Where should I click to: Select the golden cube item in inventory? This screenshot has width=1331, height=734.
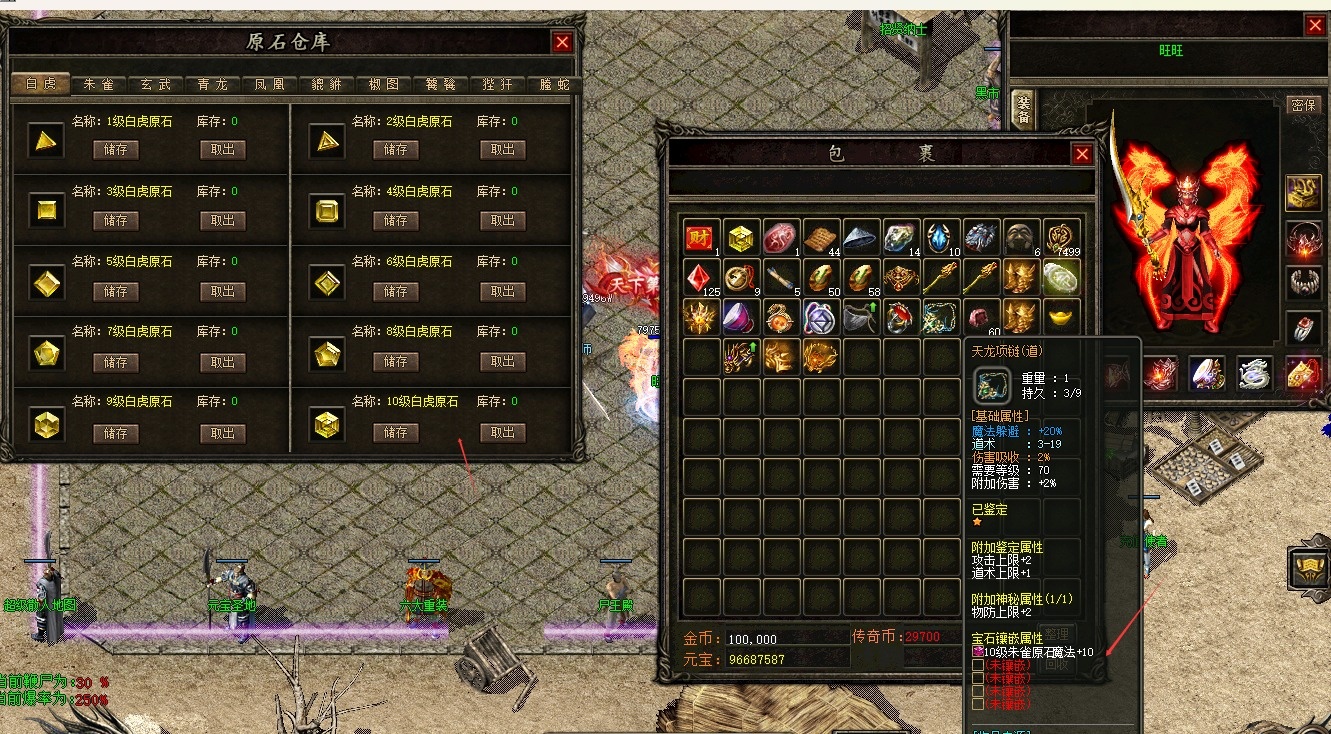pos(740,237)
